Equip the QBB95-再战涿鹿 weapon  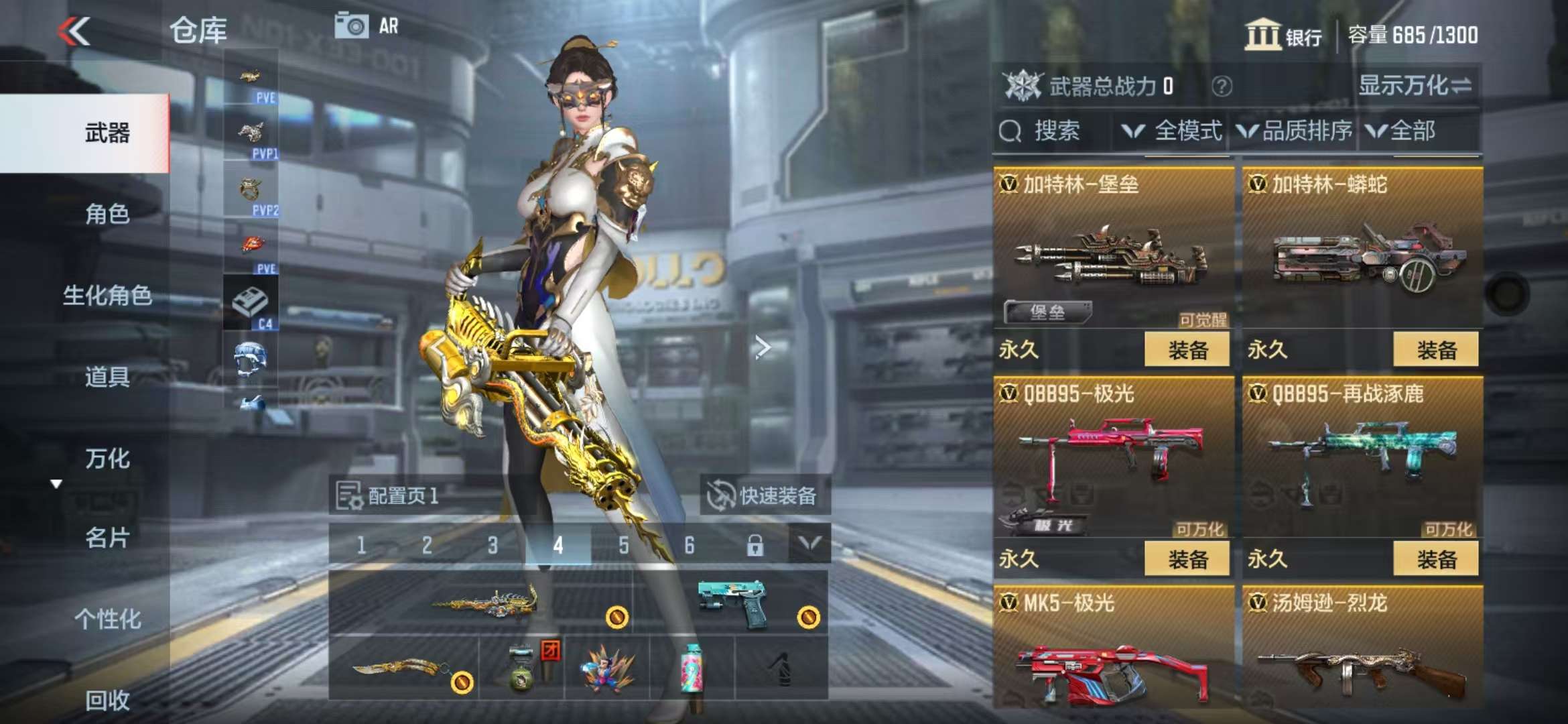pyautogui.click(x=1436, y=559)
